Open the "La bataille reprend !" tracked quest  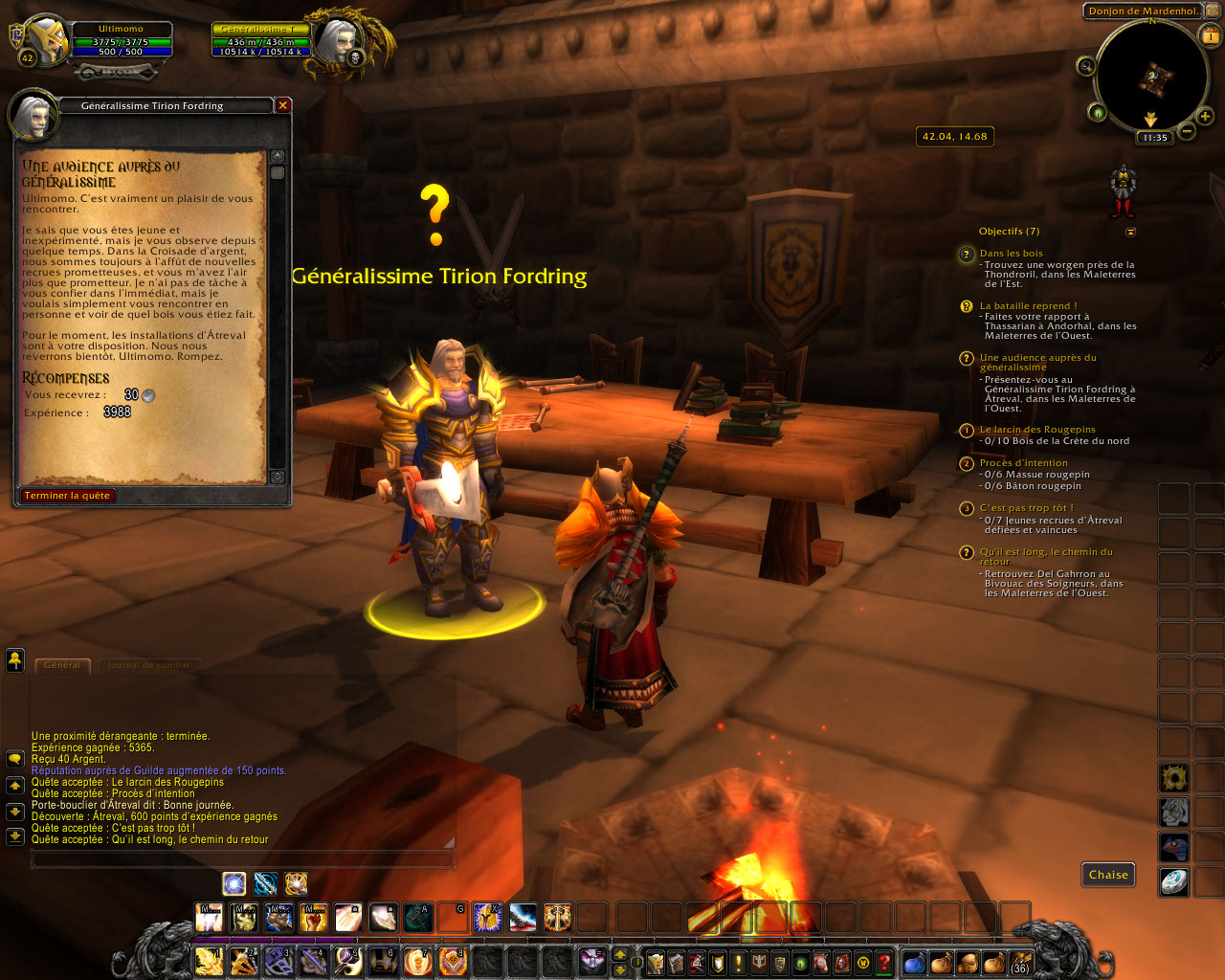[x=1028, y=306]
